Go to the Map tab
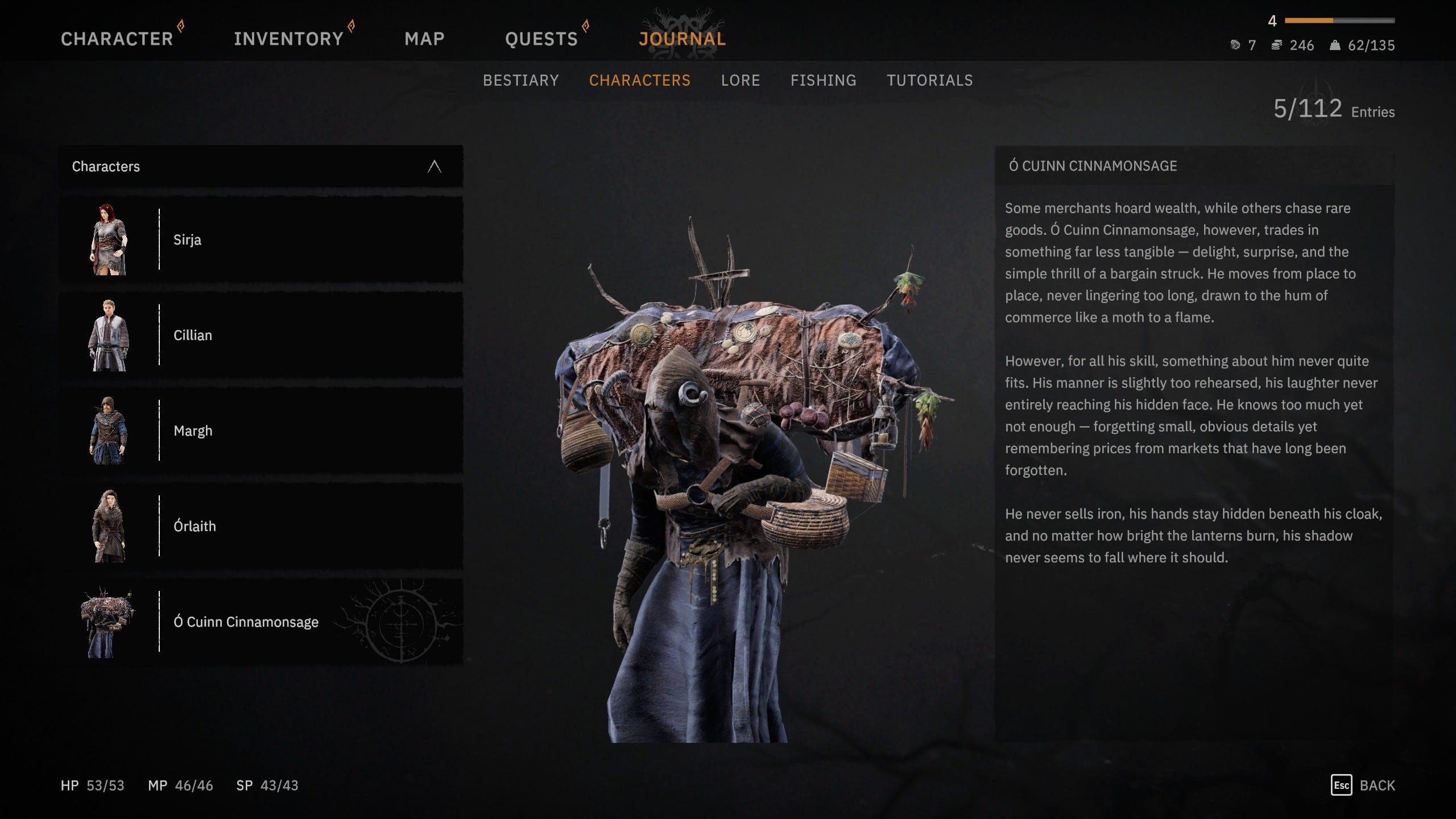The width and height of the screenshot is (1456, 819). point(424,39)
